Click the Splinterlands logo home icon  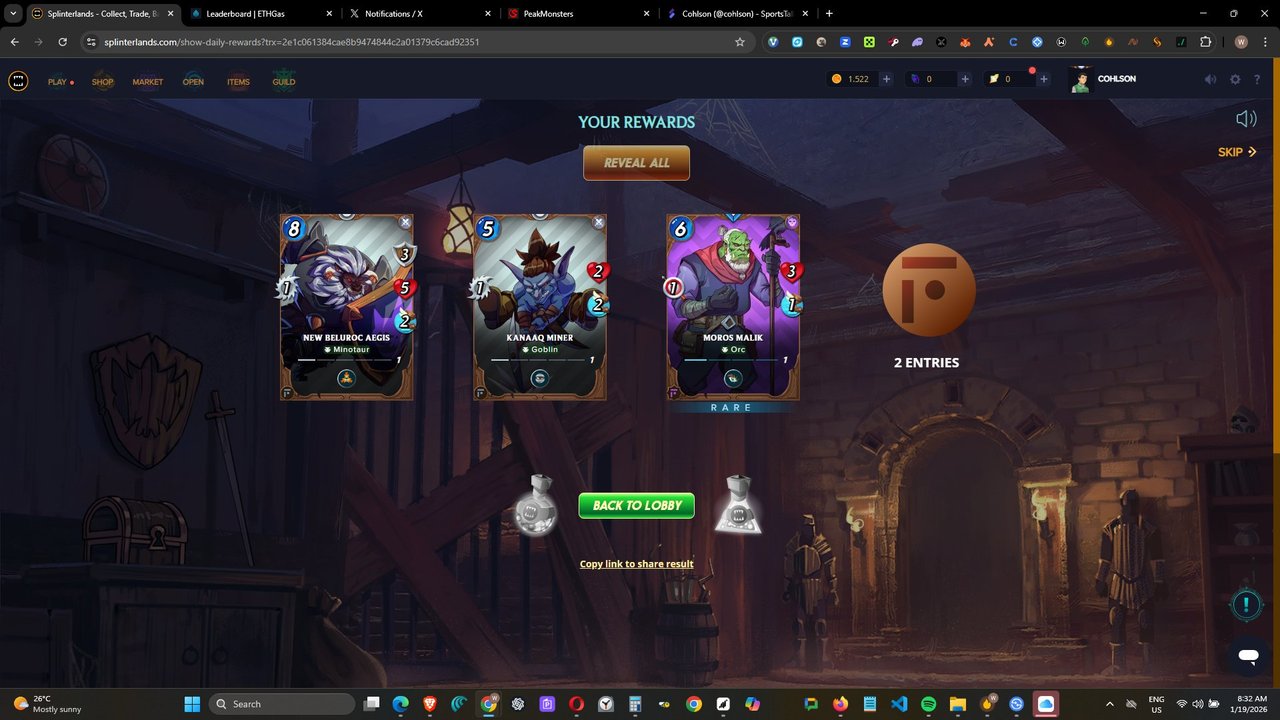click(x=18, y=81)
